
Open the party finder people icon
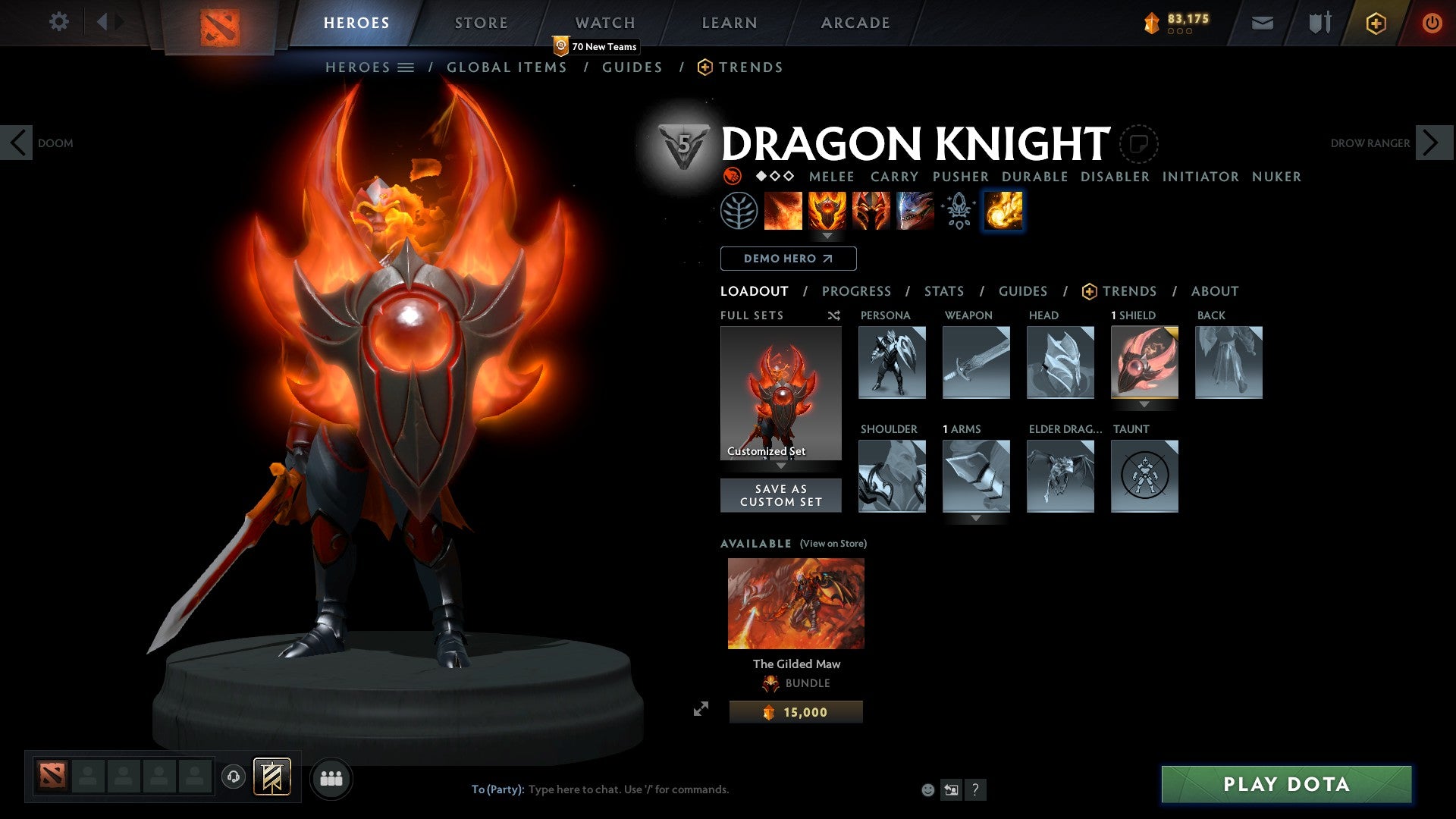click(331, 777)
